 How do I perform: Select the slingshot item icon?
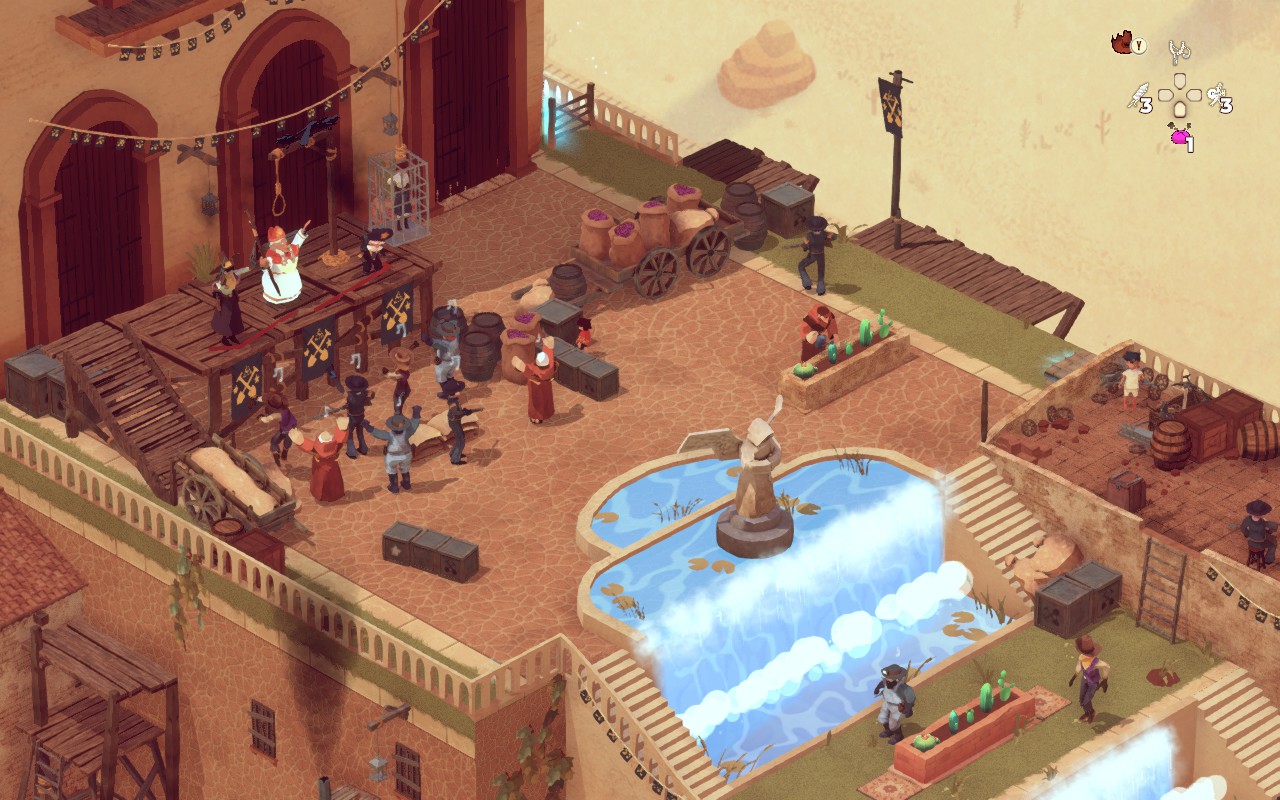(x=1180, y=50)
